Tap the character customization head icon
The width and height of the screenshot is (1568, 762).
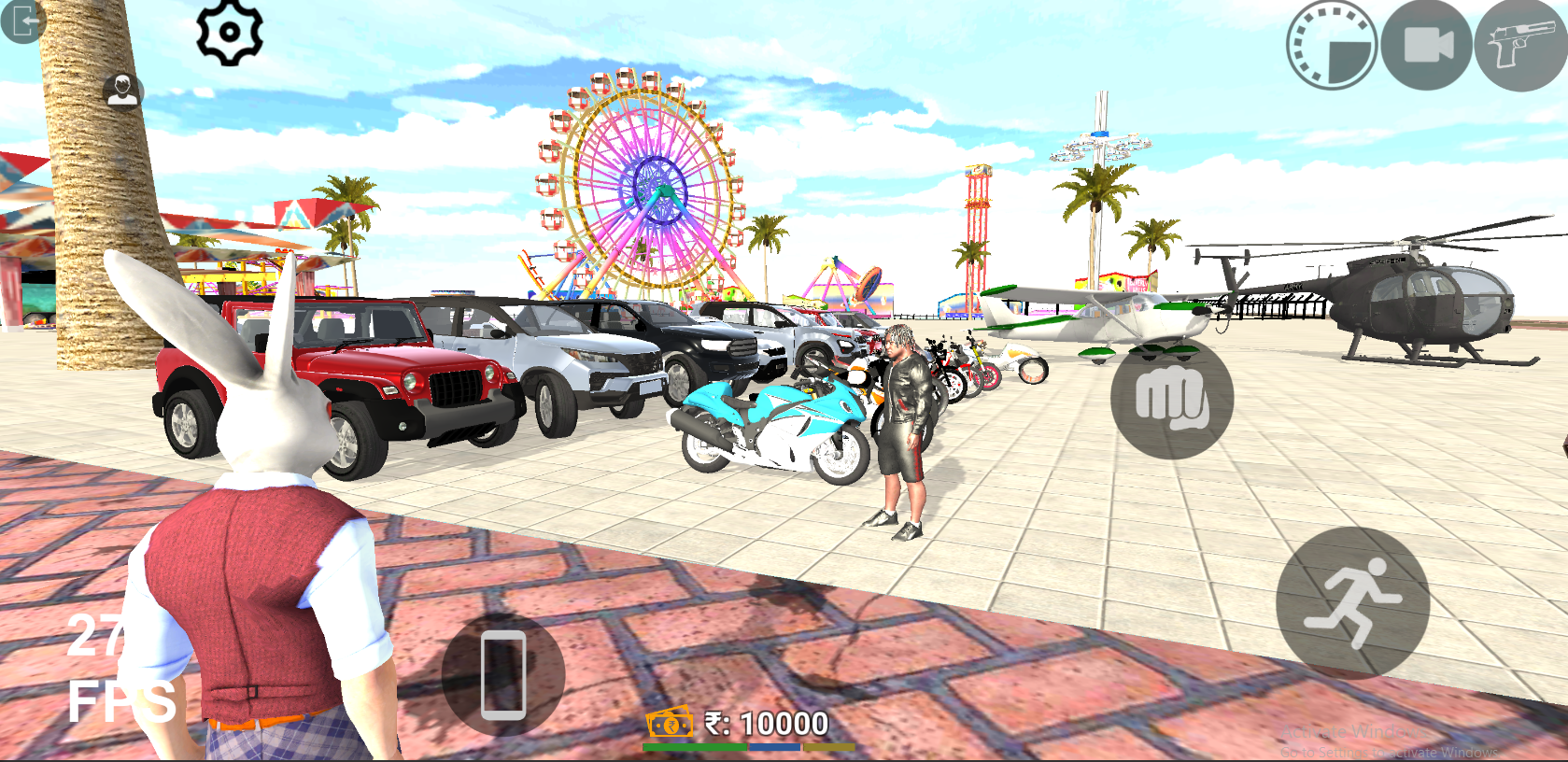point(120,92)
